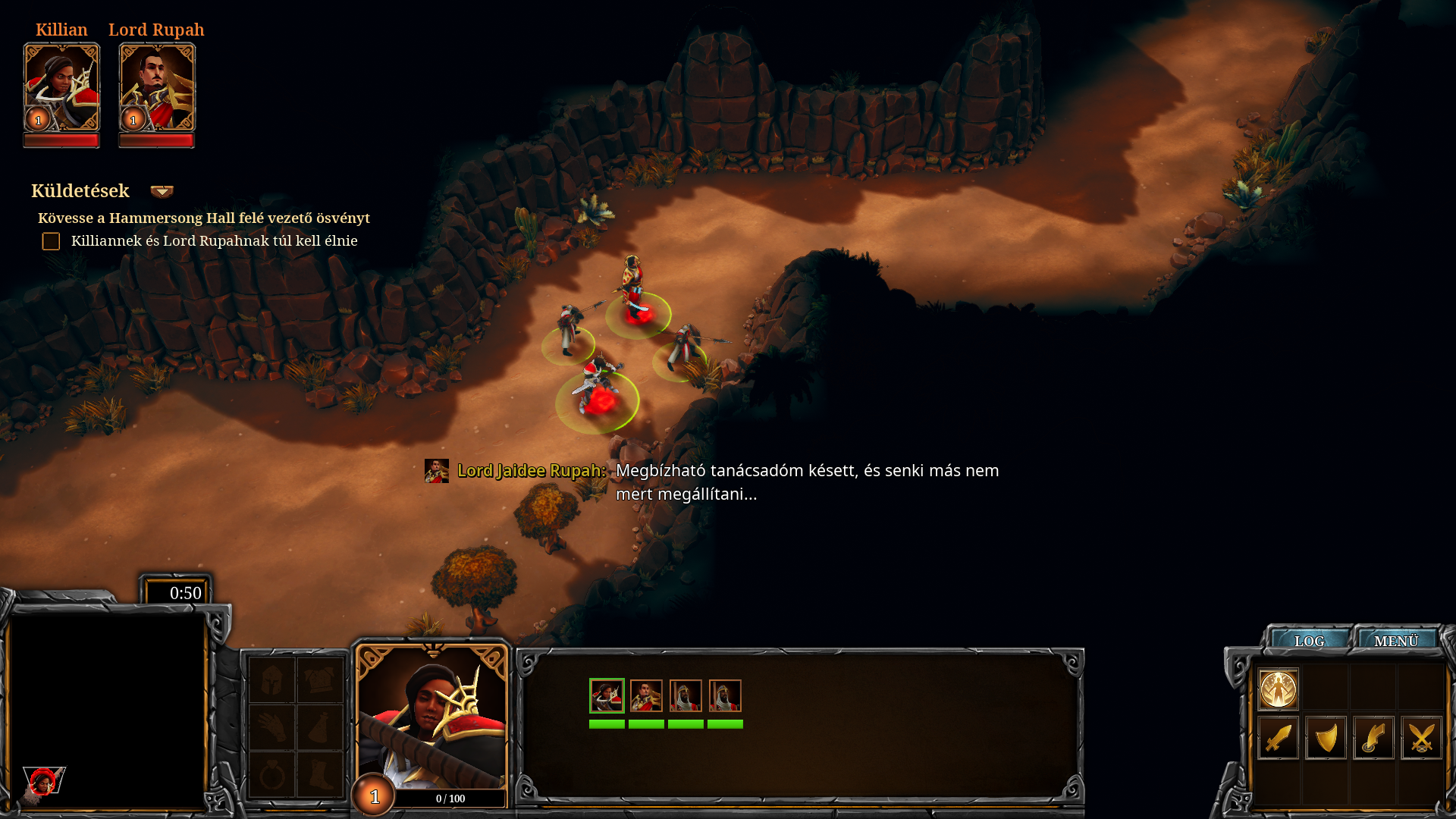
Task: Click the large Killian portrait panel
Action: tap(431, 717)
